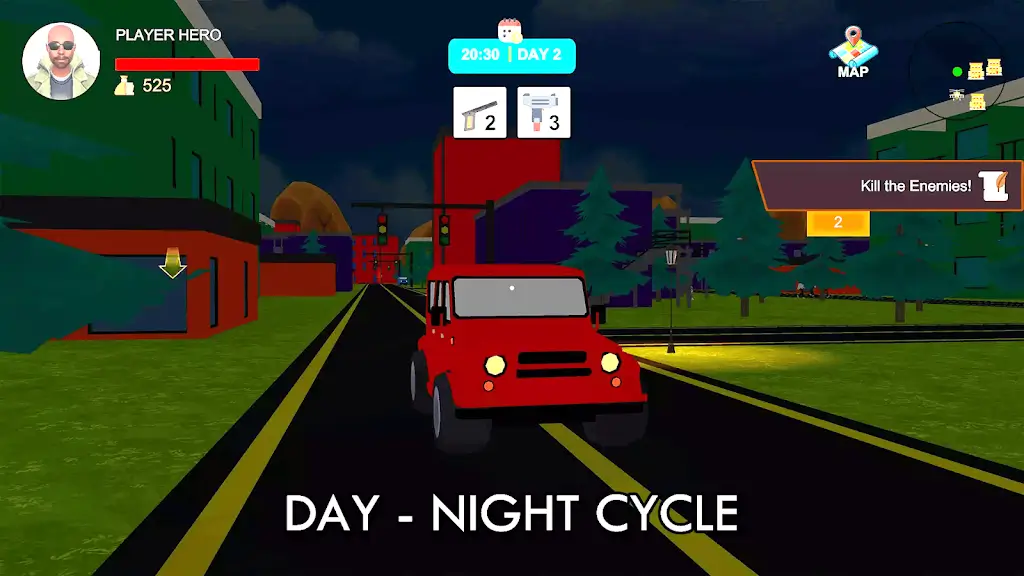Select the shotgun weapon slot
This screenshot has height=576, width=1024.
pyautogui.click(x=480, y=112)
